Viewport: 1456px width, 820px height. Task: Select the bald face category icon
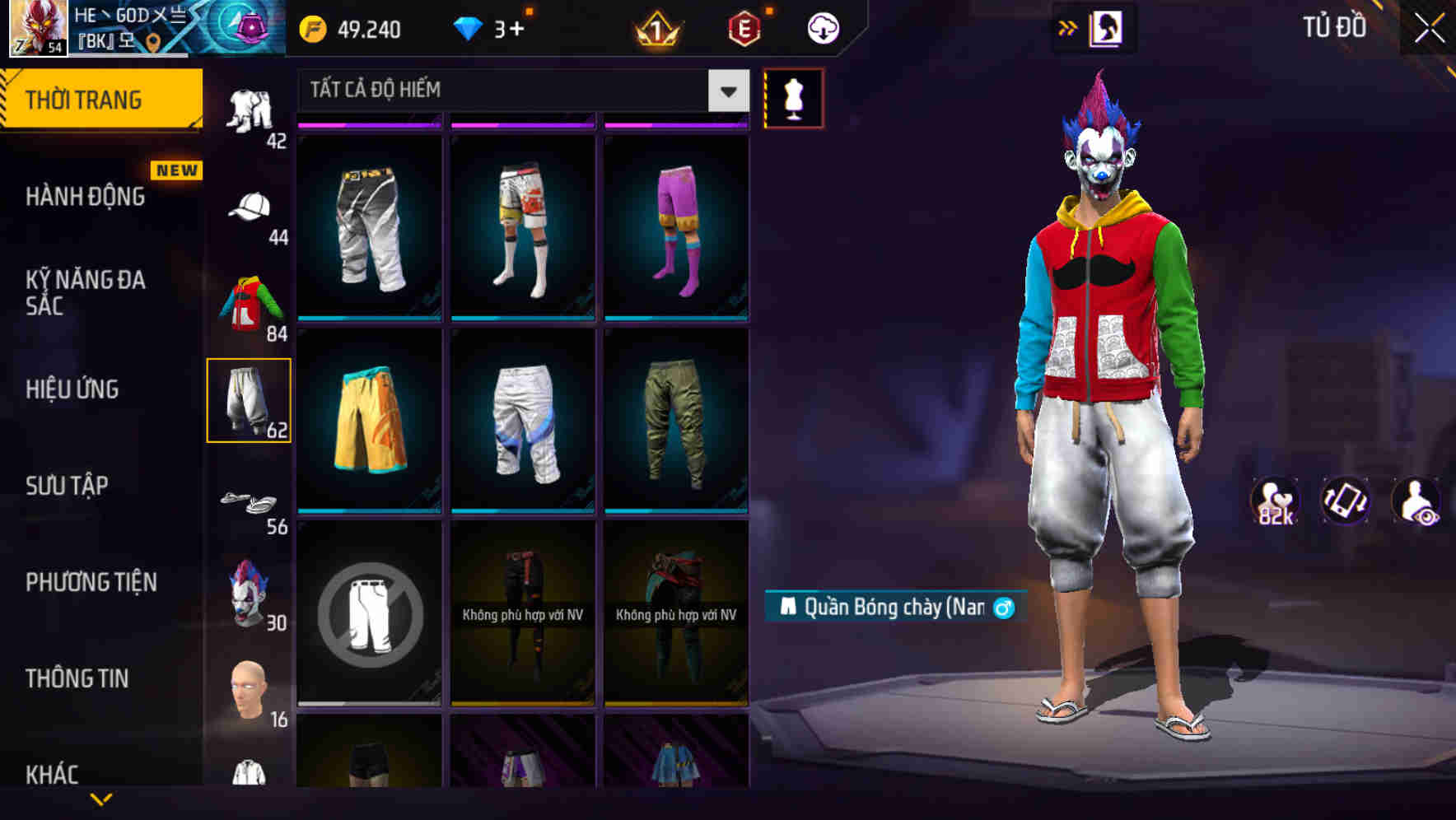pos(250,690)
